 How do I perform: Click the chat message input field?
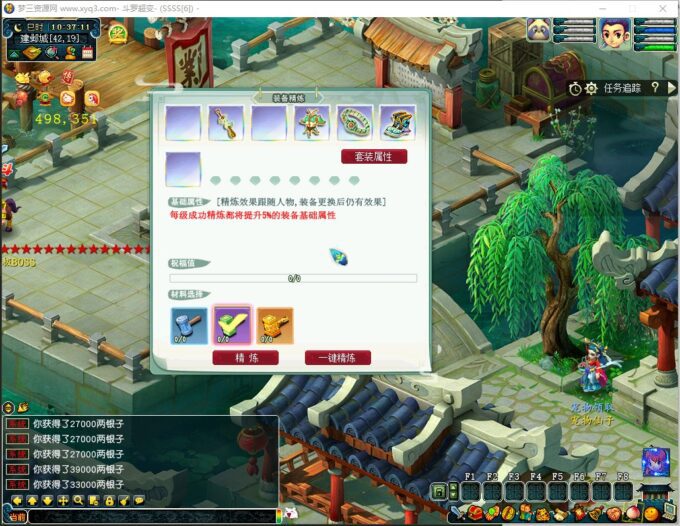150,517
